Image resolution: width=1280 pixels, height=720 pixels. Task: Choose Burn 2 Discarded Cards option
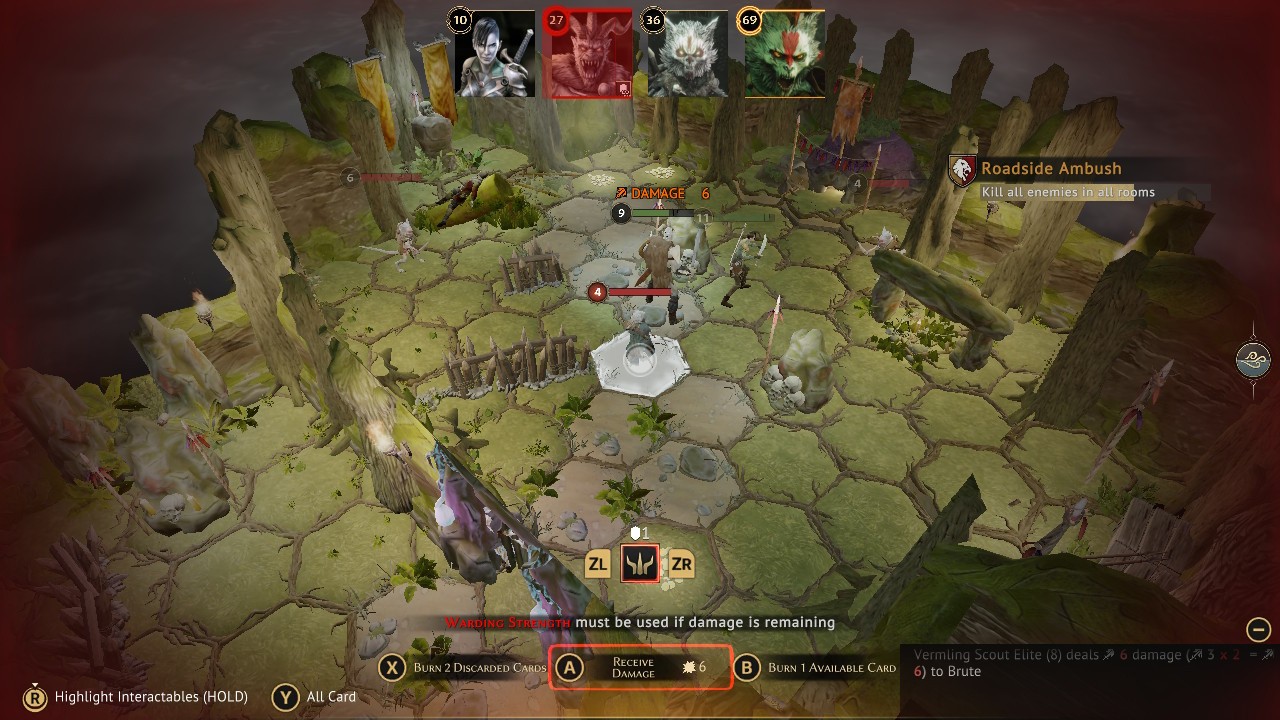point(464,668)
